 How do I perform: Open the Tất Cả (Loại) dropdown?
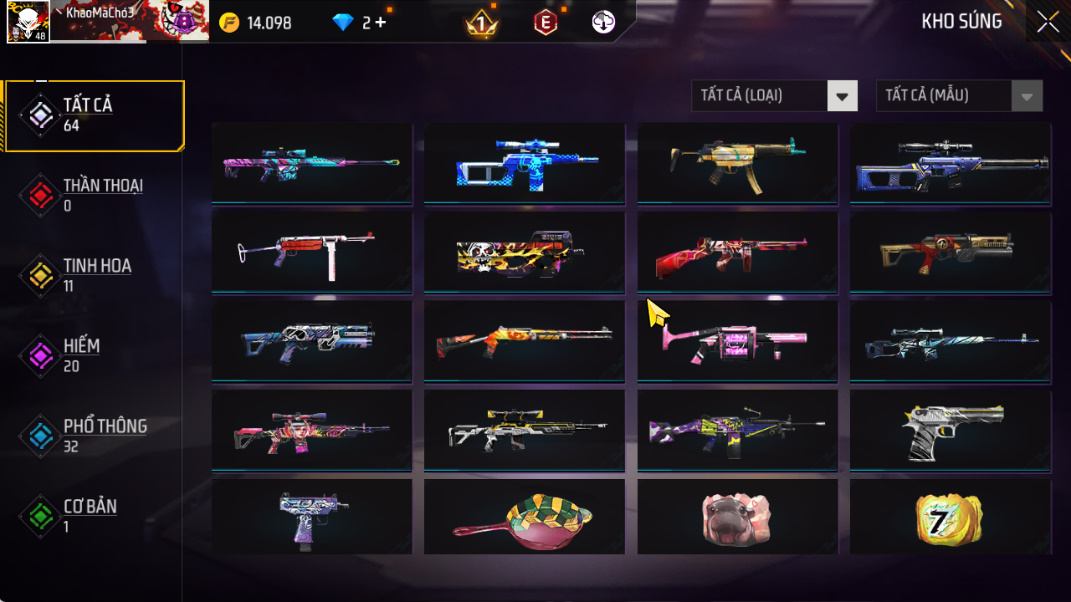coord(774,96)
